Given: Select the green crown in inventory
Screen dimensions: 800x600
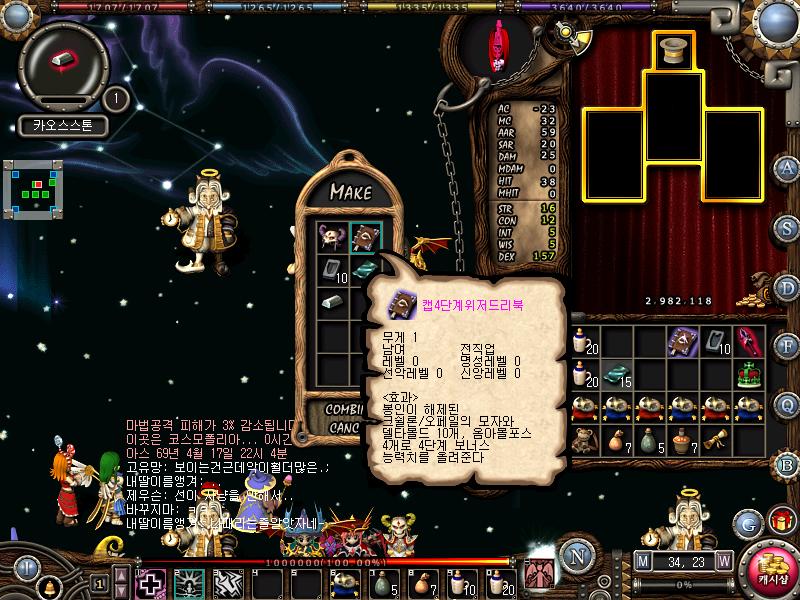Looking at the screenshot, I should 750,373.
